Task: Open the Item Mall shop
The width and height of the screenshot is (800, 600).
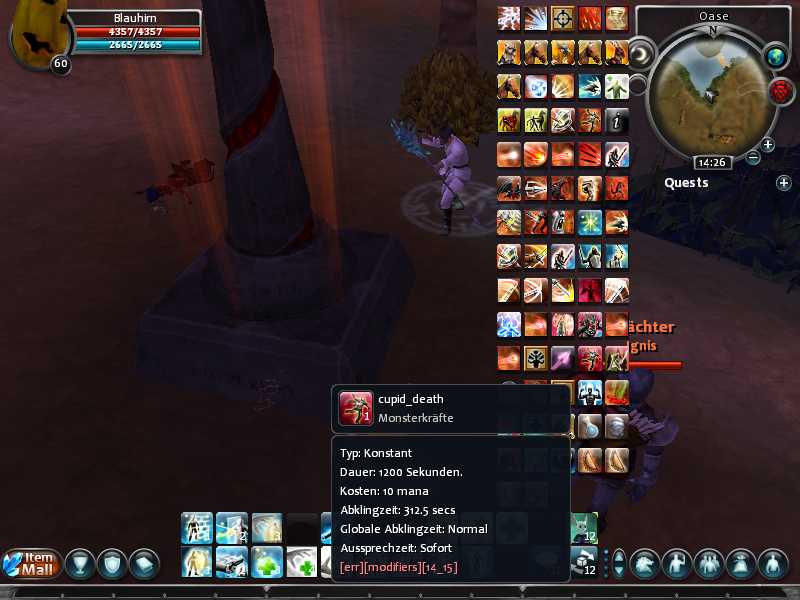Action: (x=28, y=564)
